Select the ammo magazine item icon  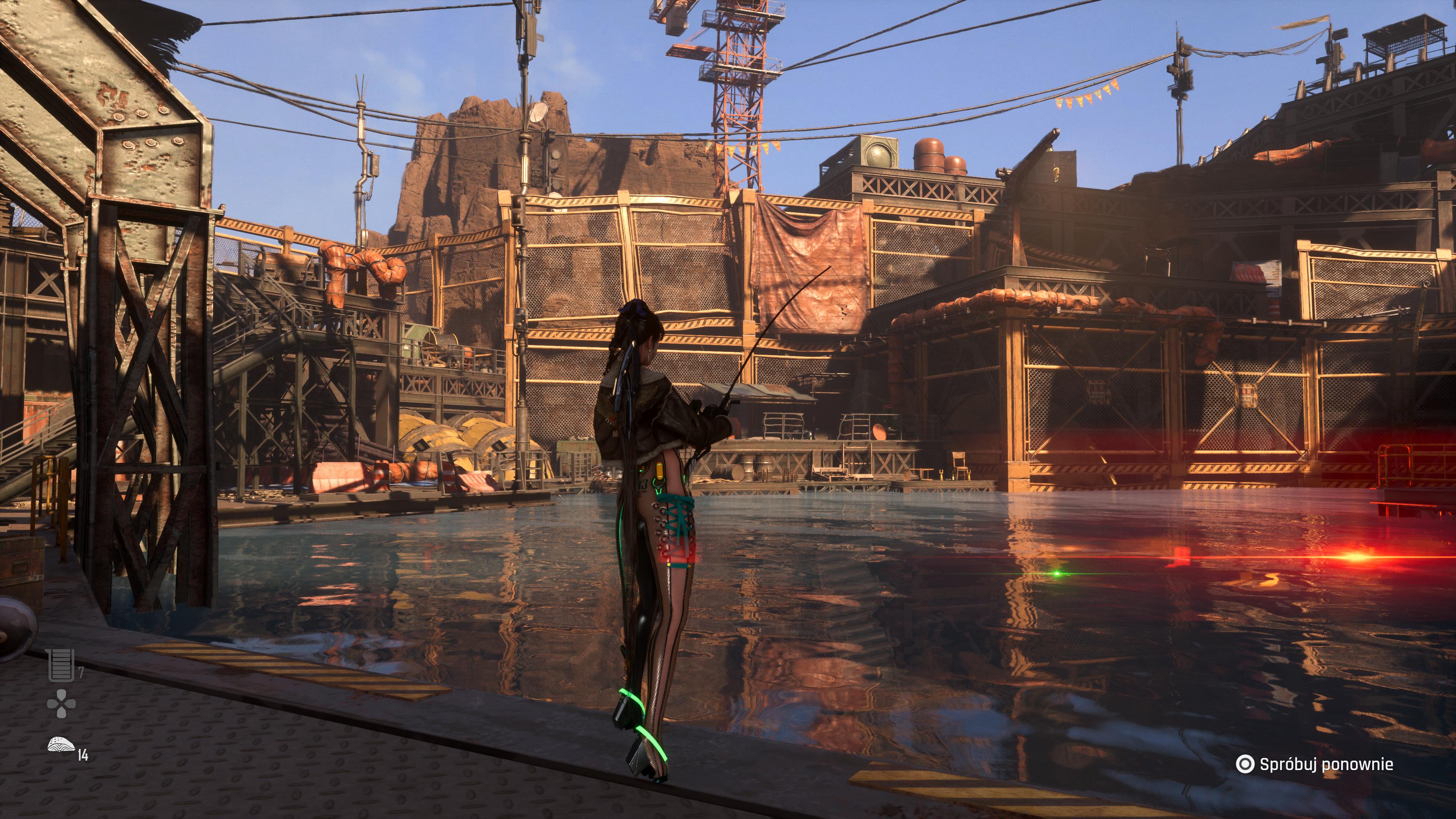pos(61,665)
